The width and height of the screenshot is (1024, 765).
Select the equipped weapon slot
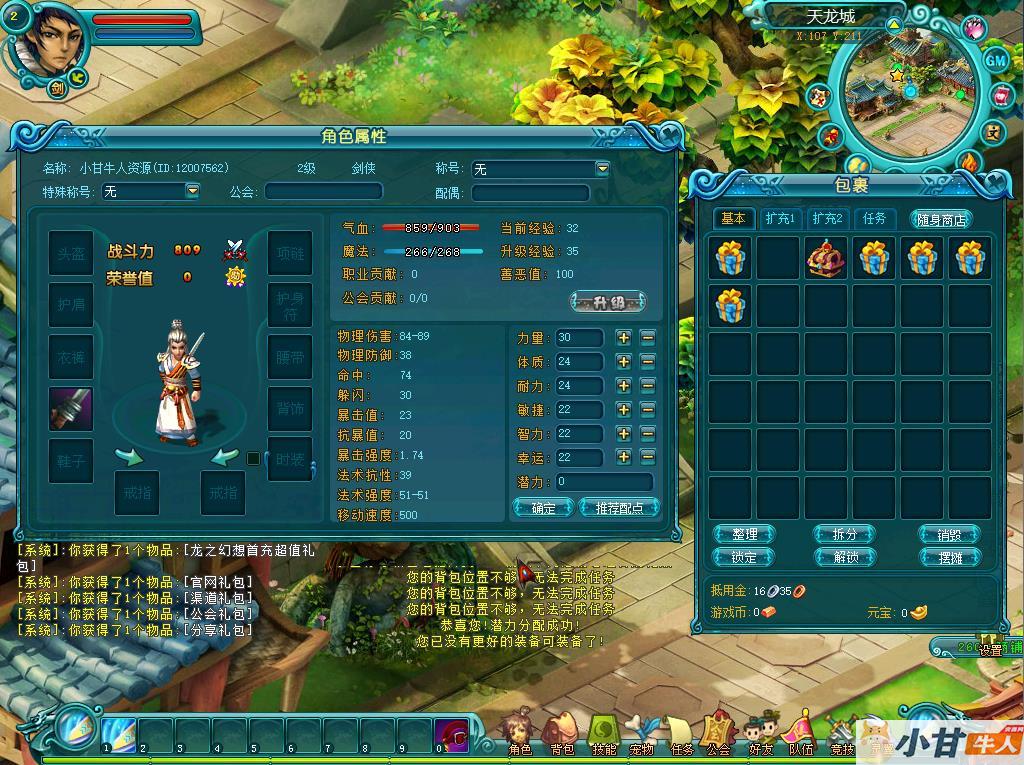click(71, 409)
